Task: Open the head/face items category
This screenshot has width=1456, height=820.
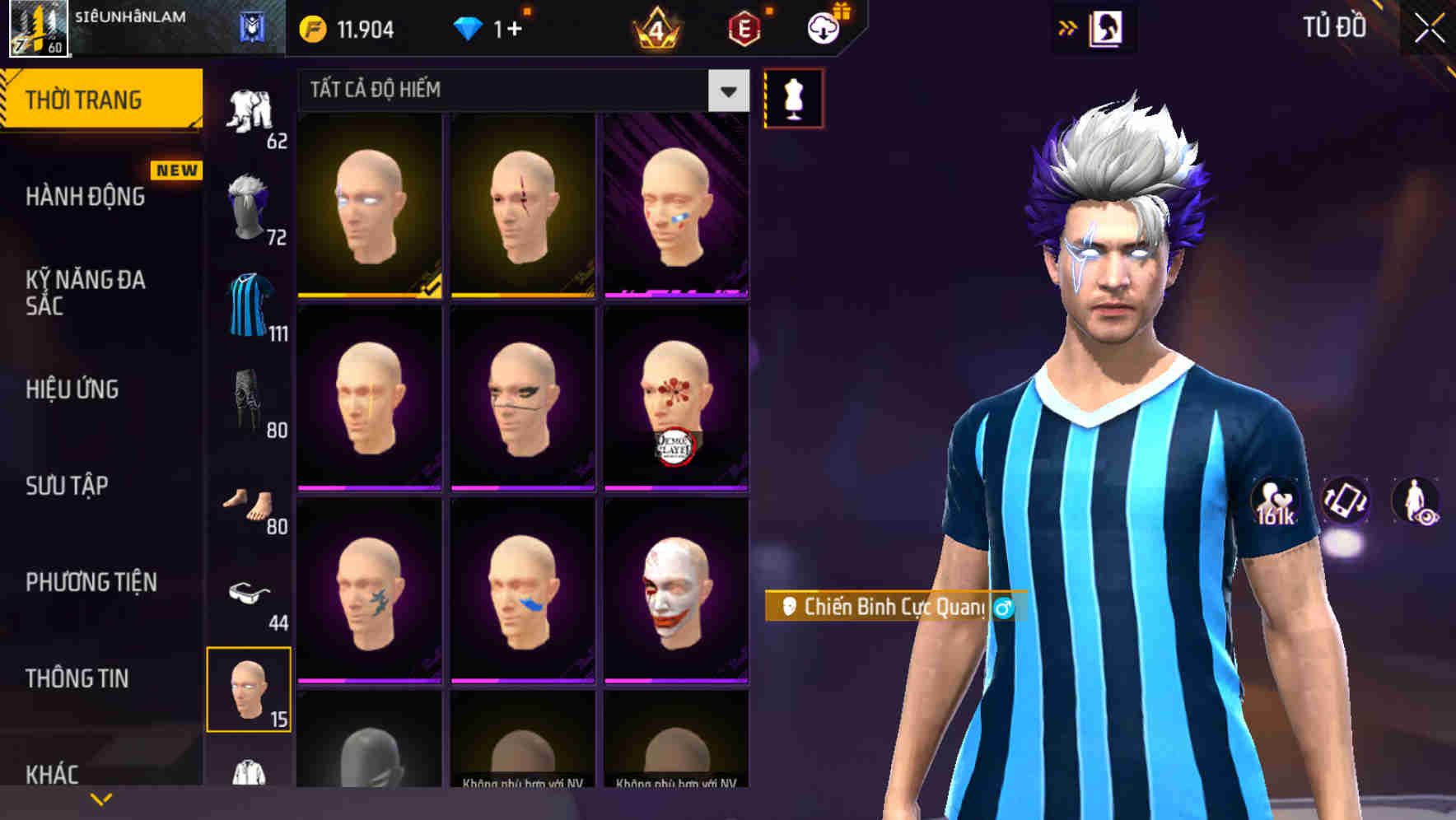Action: click(251, 690)
